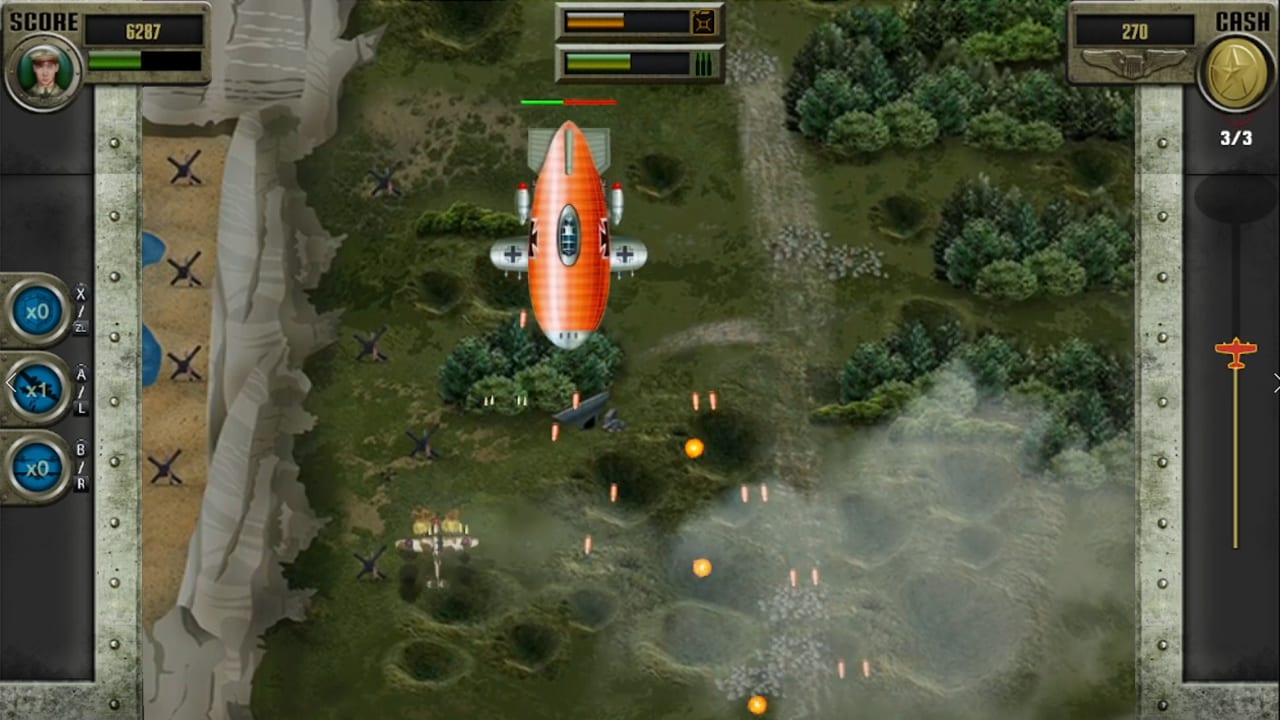Image resolution: width=1280 pixels, height=720 pixels.
Task: Toggle the x1 A/L special weapon slot
Action: click(x=37, y=389)
